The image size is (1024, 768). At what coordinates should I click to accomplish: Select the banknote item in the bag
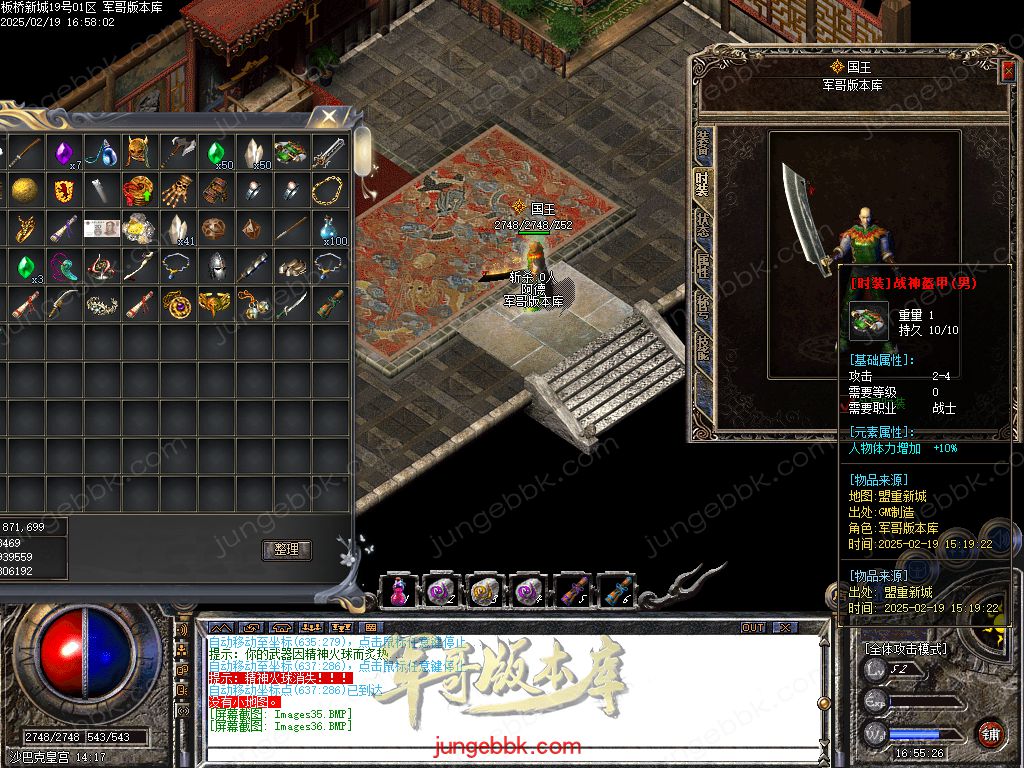click(101, 228)
